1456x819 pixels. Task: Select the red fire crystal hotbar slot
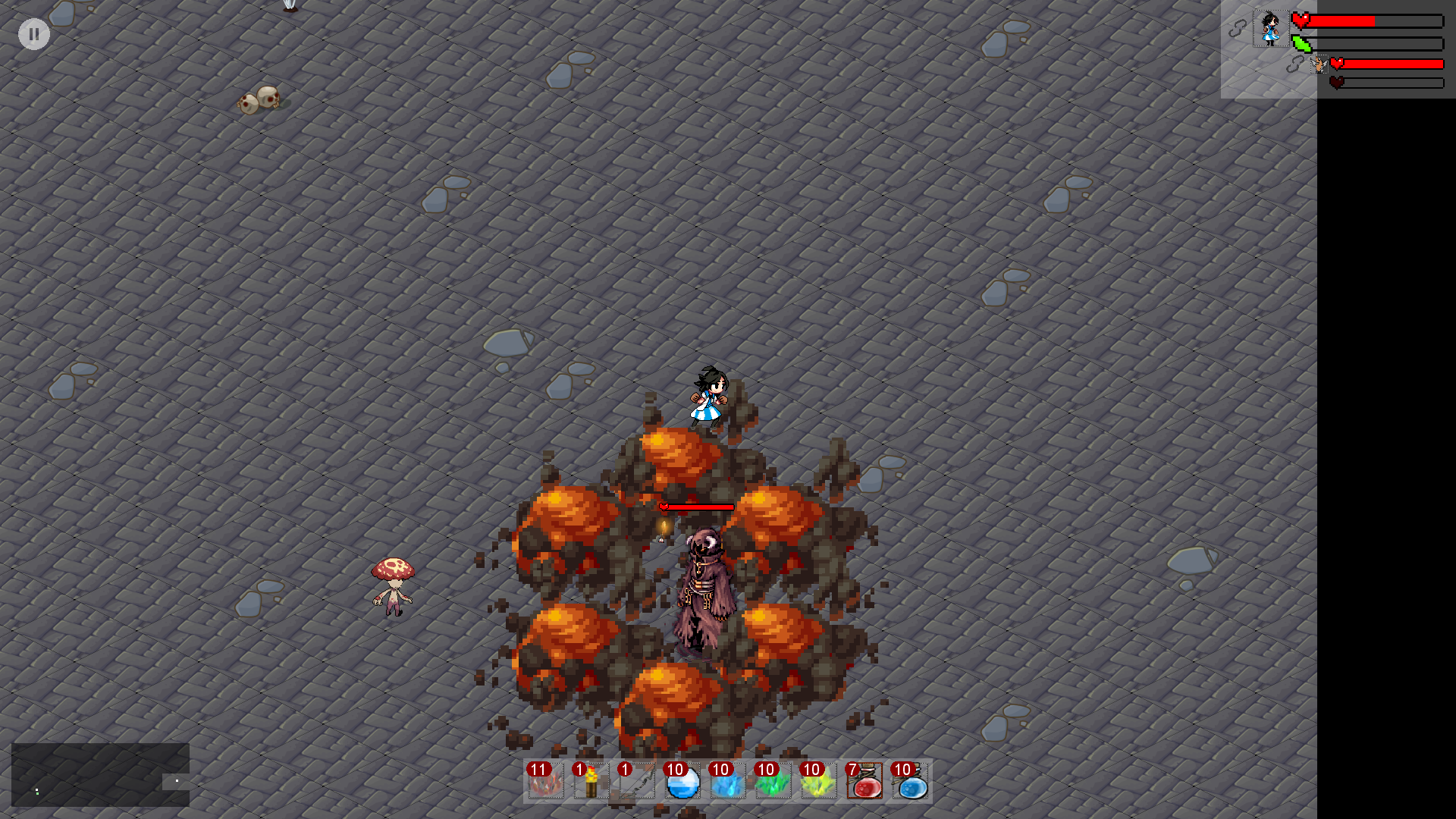pyautogui.click(x=546, y=781)
